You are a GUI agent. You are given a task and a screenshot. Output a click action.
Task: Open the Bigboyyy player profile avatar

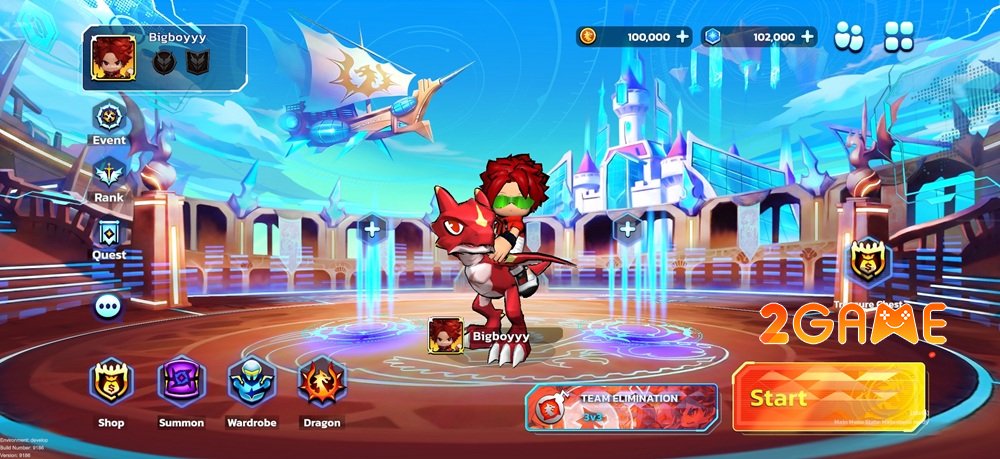114,58
